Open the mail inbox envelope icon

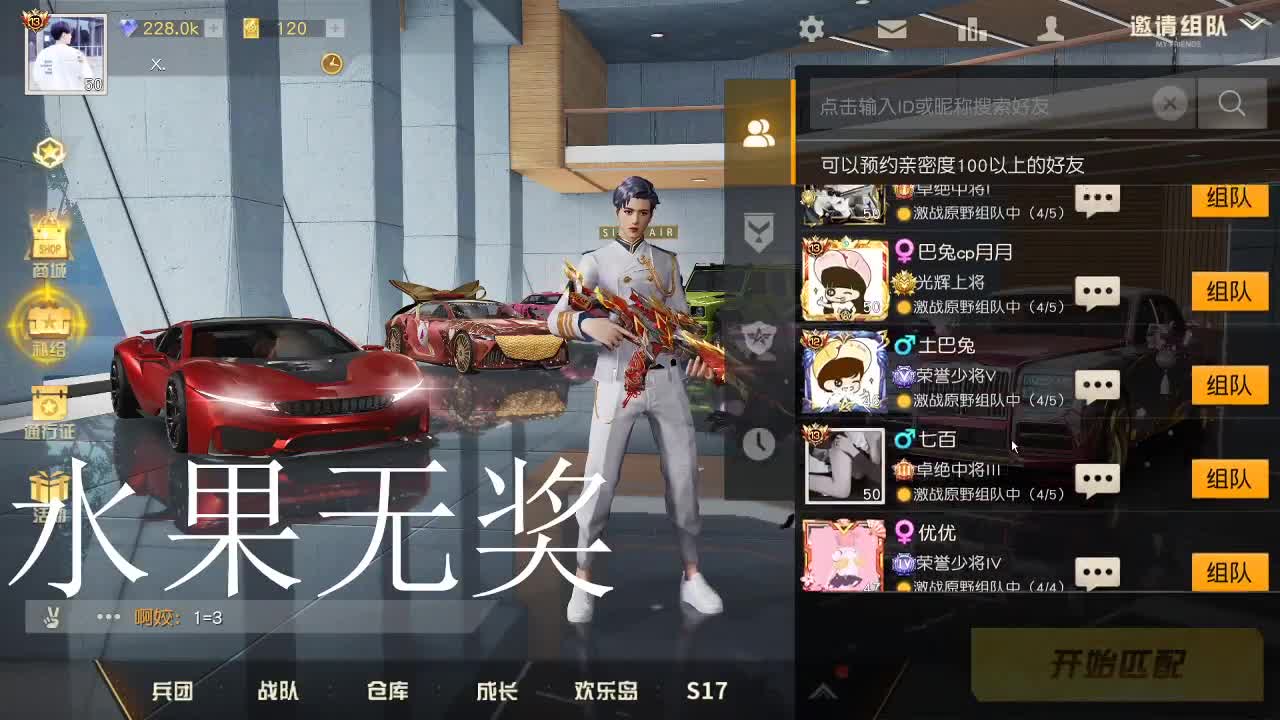coord(891,28)
